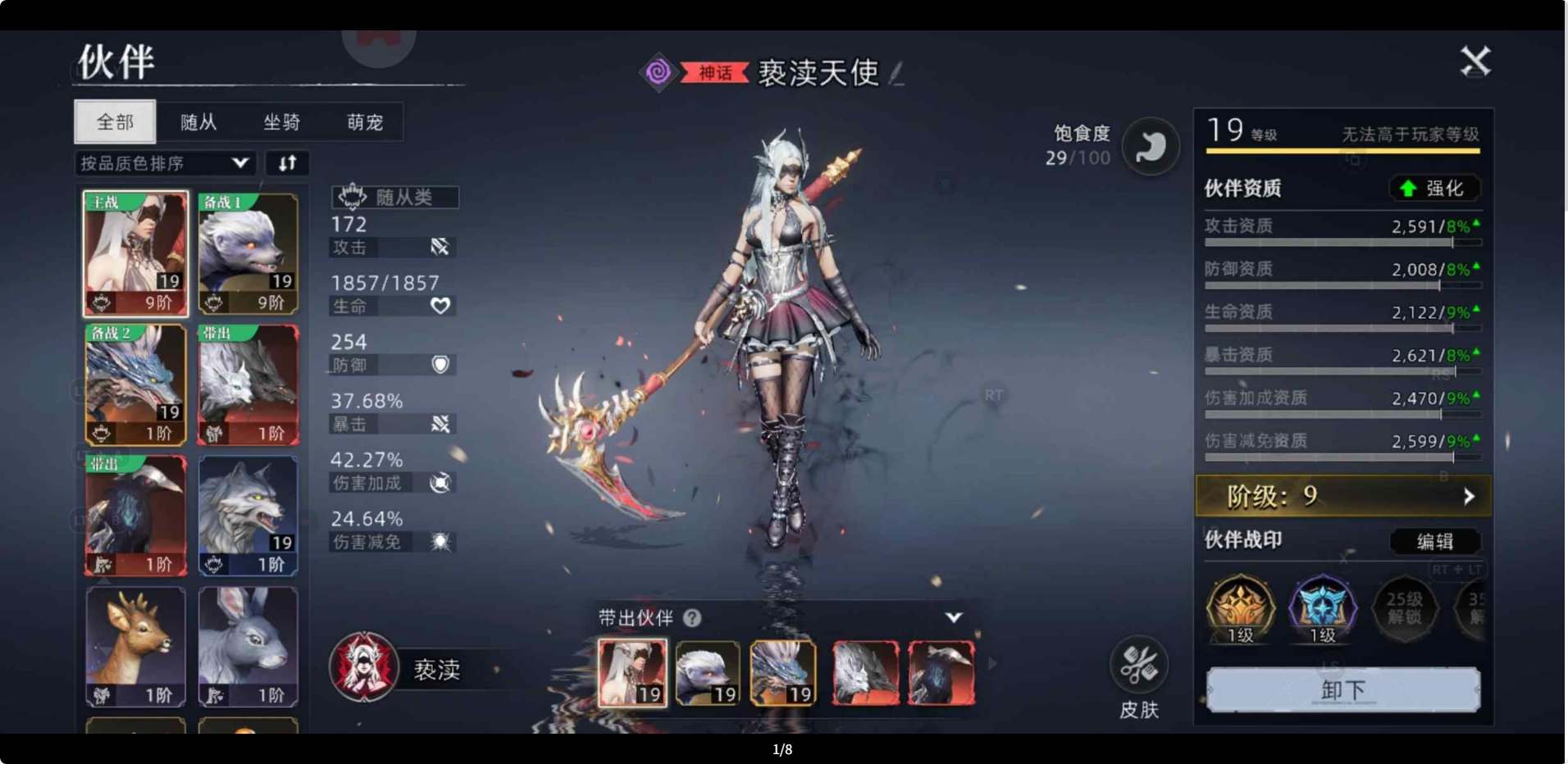Select the blue 1级 war seal
Image resolution: width=1568 pixels, height=764 pixels.
tap(1322, 607)
